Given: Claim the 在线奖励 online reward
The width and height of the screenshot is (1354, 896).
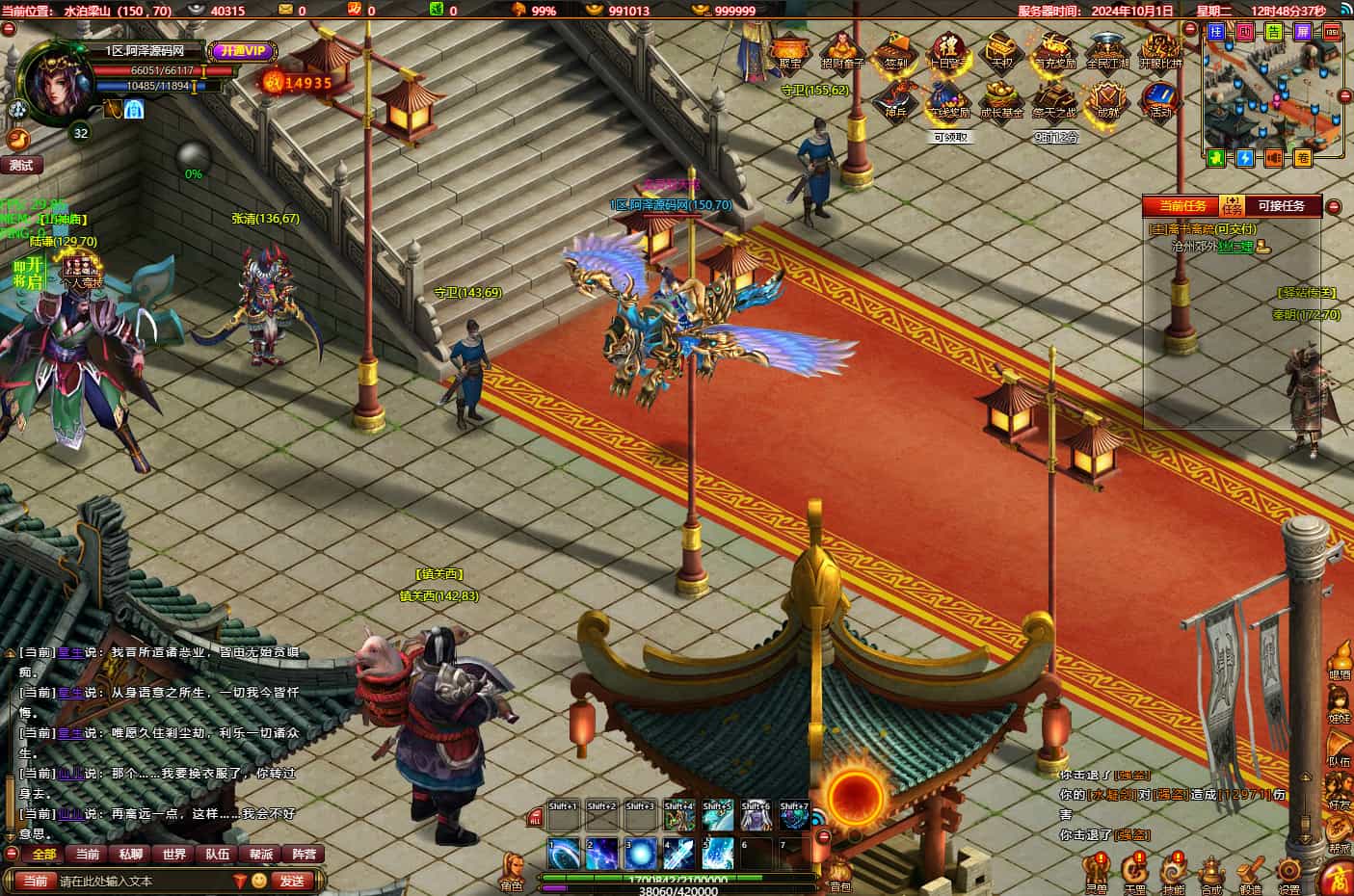Looking at the screenshot, I should [949, 100].
